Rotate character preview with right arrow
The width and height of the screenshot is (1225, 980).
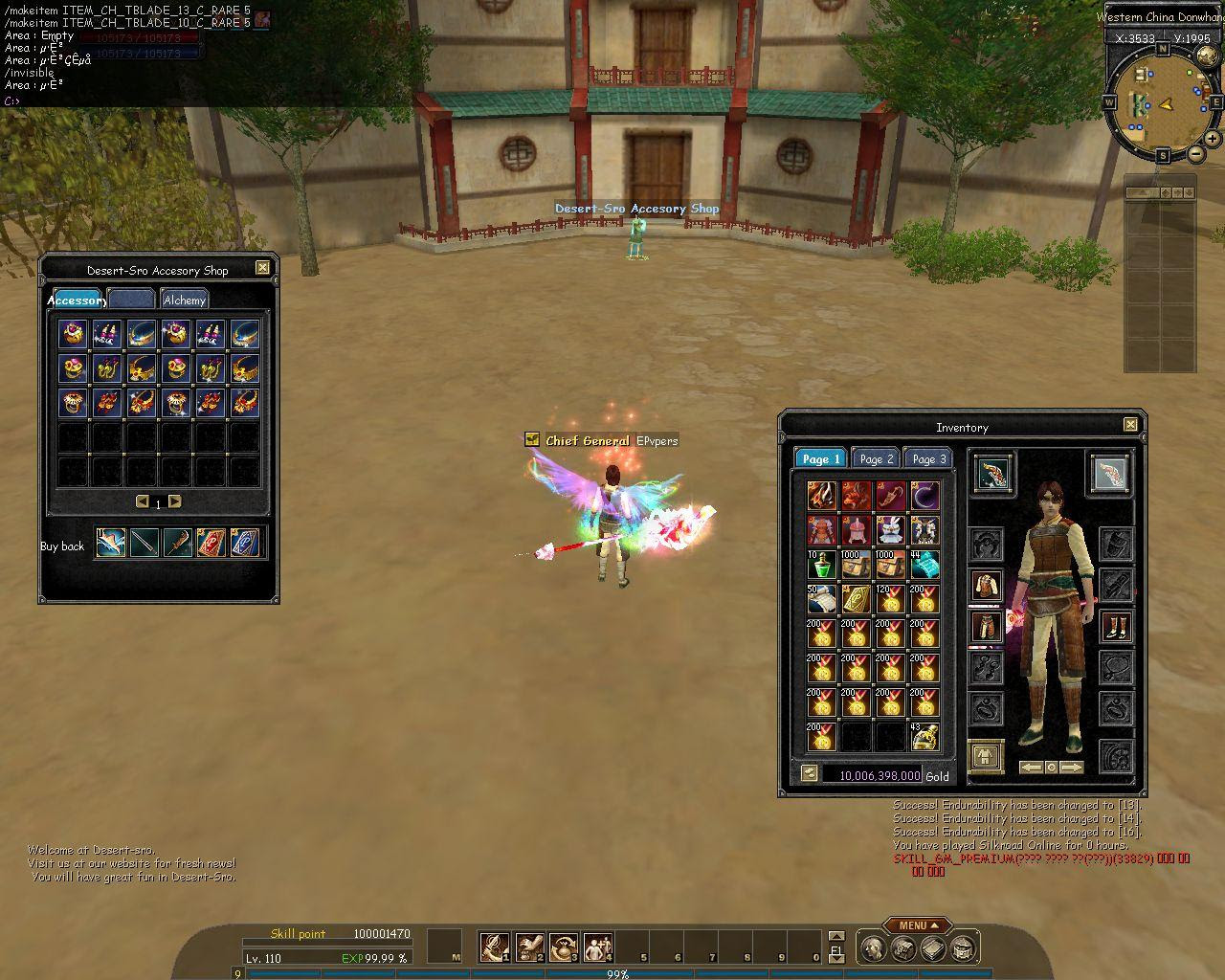pyautogui.click(x=1073, y=768)
